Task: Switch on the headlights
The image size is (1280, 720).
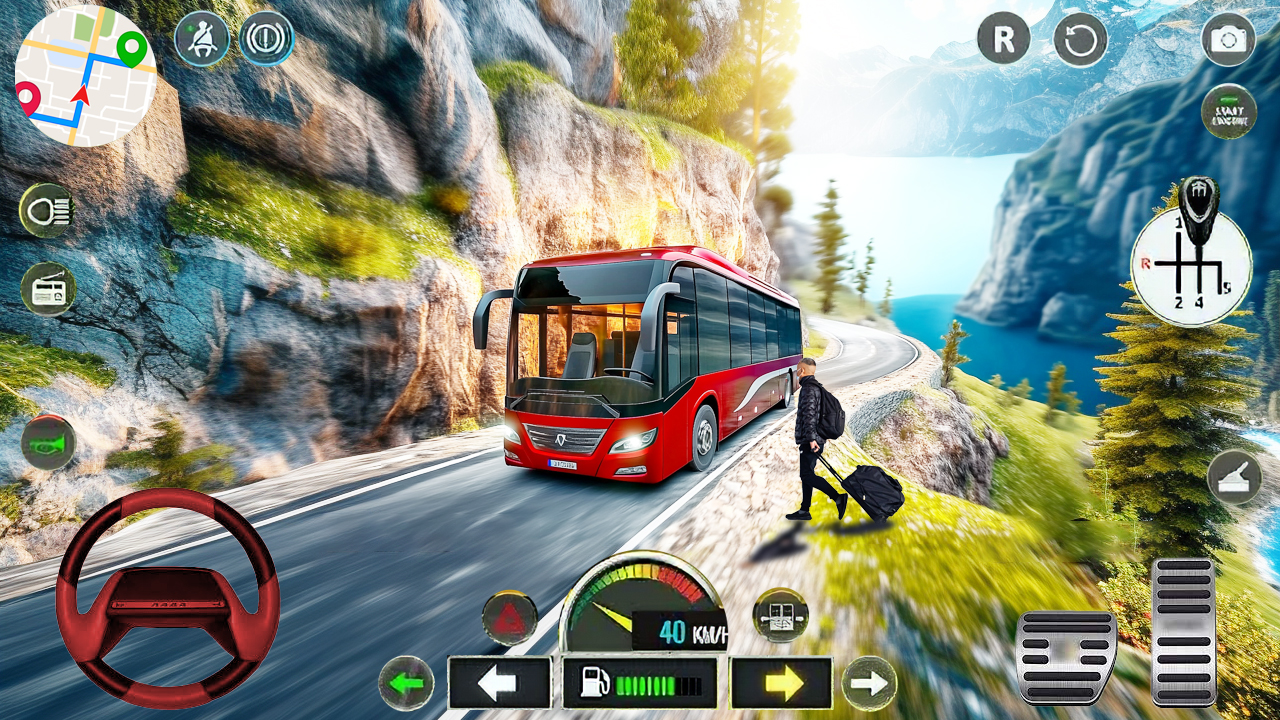Action: click(x=47, y=210)
